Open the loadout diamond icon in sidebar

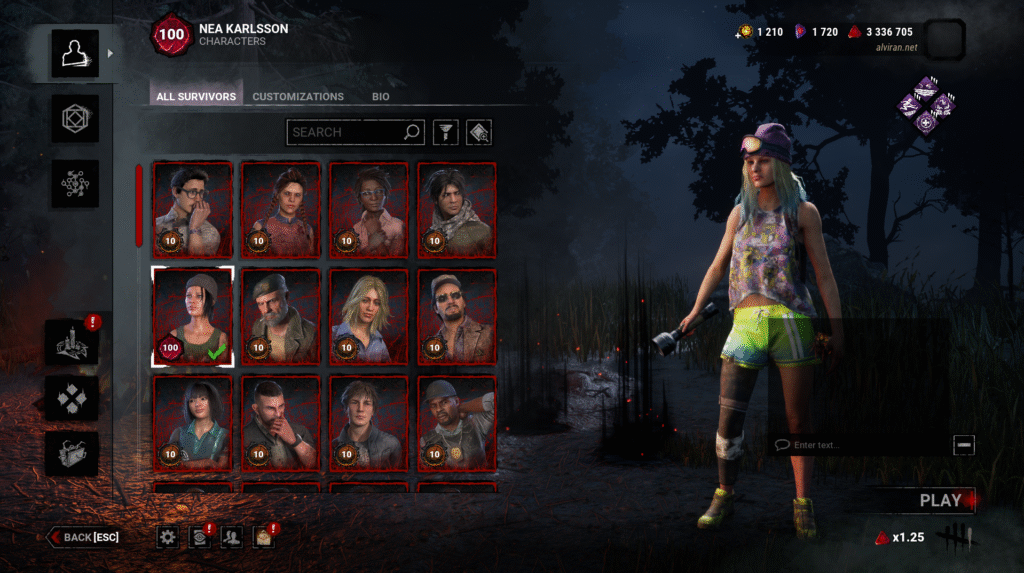[75, 119]
